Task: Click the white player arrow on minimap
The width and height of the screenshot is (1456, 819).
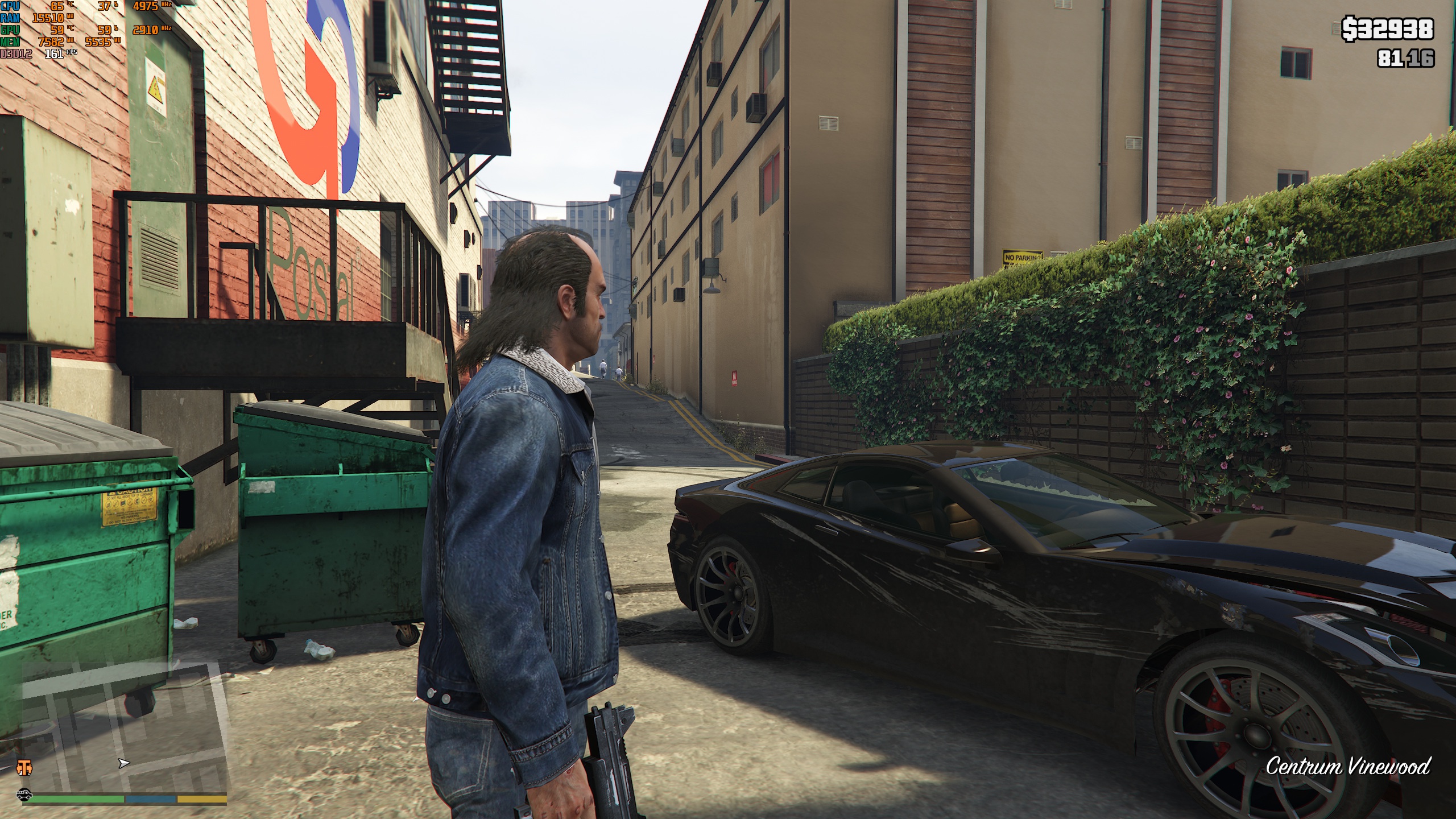Action: pyautogui.click(x=123, y=763)
